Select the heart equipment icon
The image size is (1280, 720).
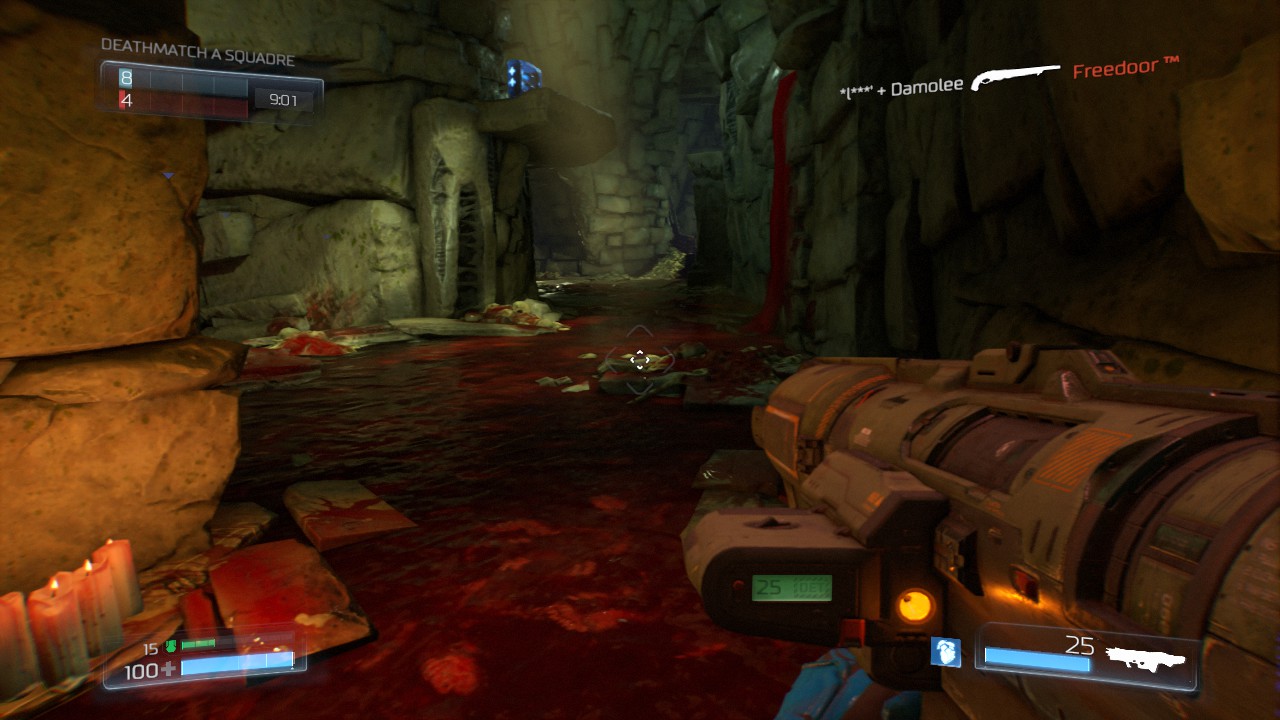pos(945,652)
